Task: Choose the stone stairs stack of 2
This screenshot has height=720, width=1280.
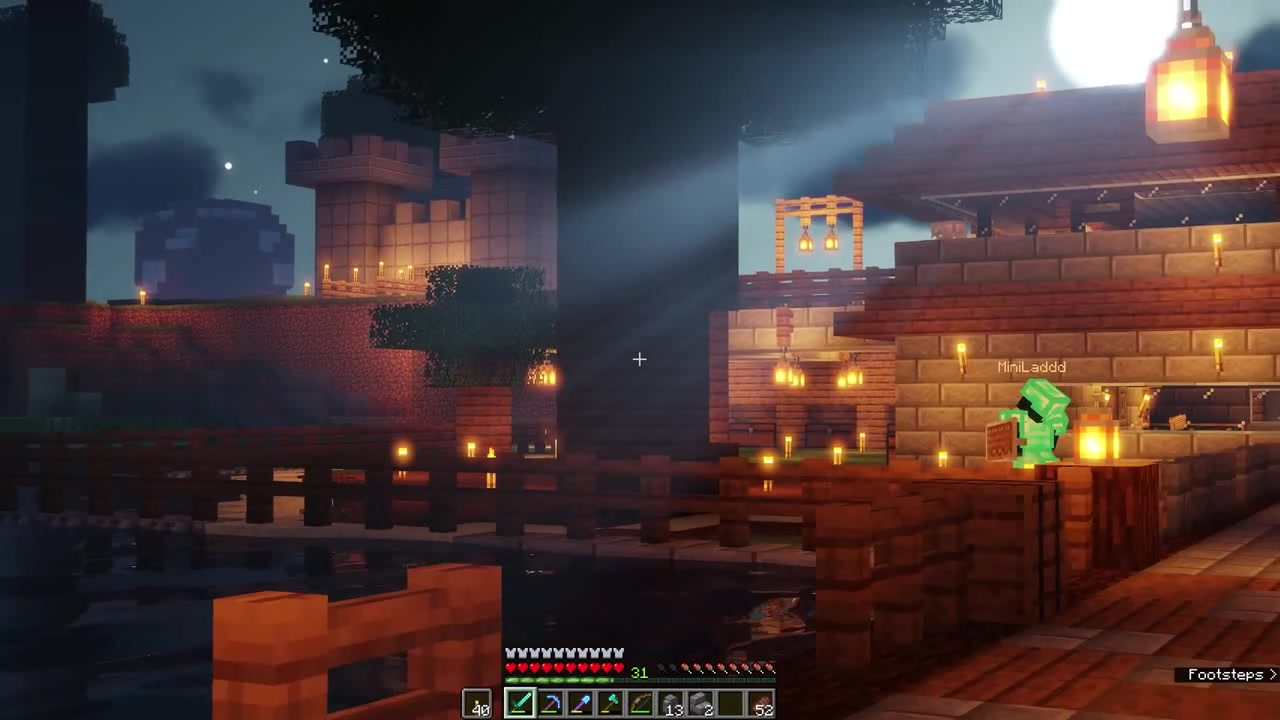Action: pyautogui.click(x=701, y=703)
